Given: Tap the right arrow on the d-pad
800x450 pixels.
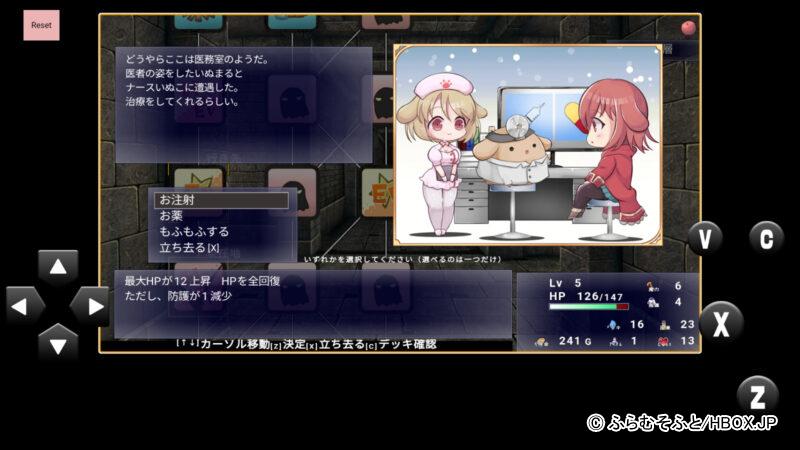Looking at the screenshot, I should (x=92, y=306).
